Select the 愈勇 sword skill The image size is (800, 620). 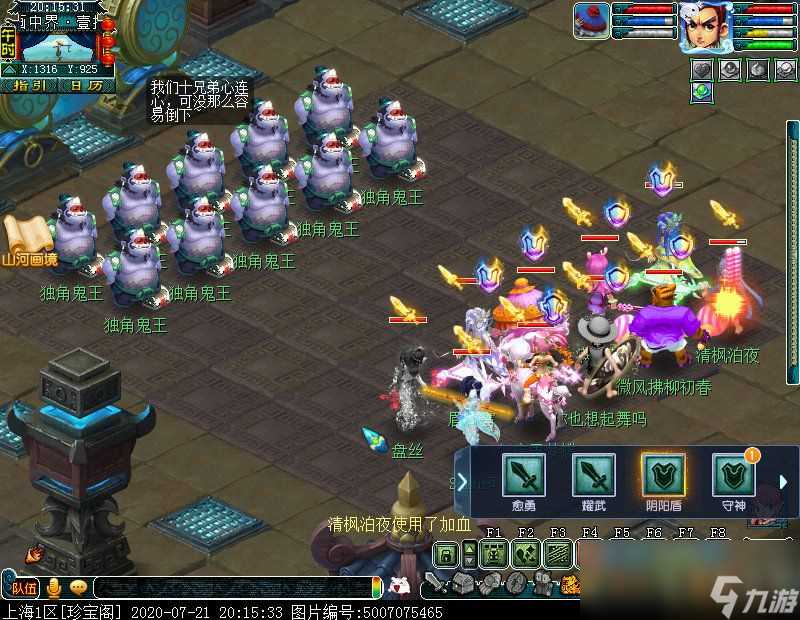[523, 475]
